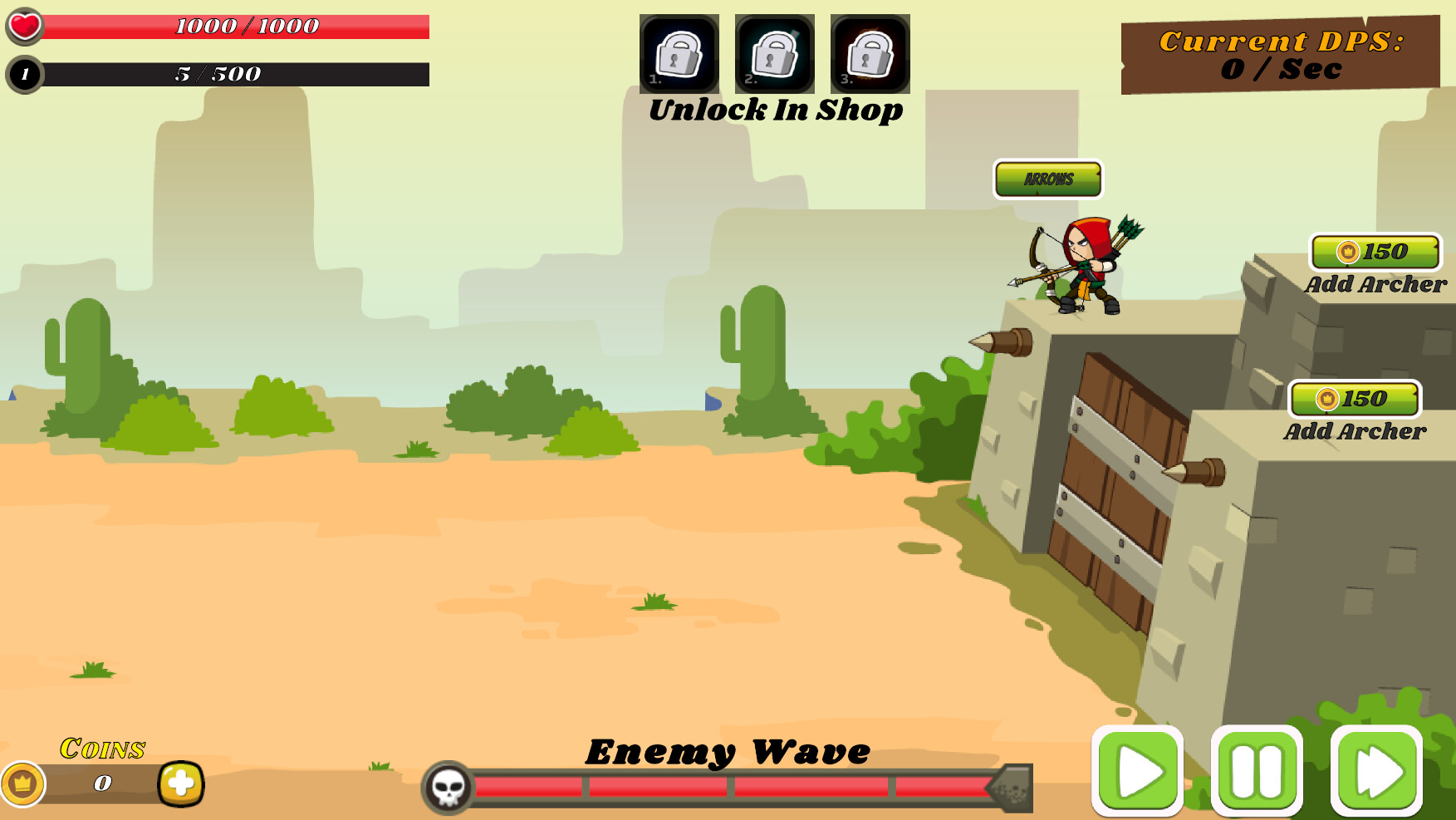
Task: Click the level badge showing 1
Action: coord(24,73)
